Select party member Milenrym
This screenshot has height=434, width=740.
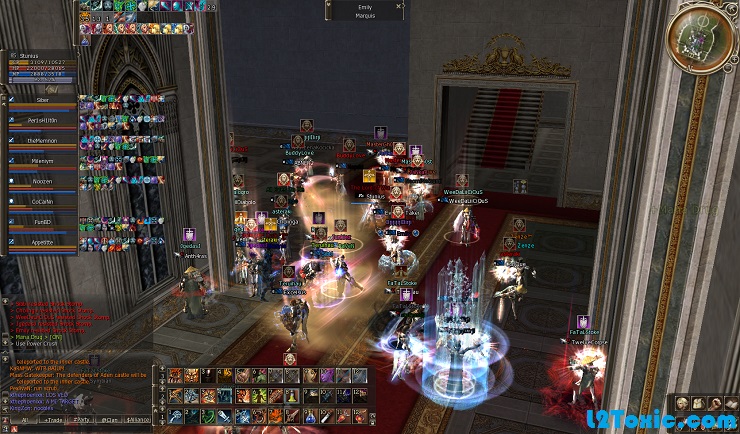pyautogui.click(x=42, y=163)
